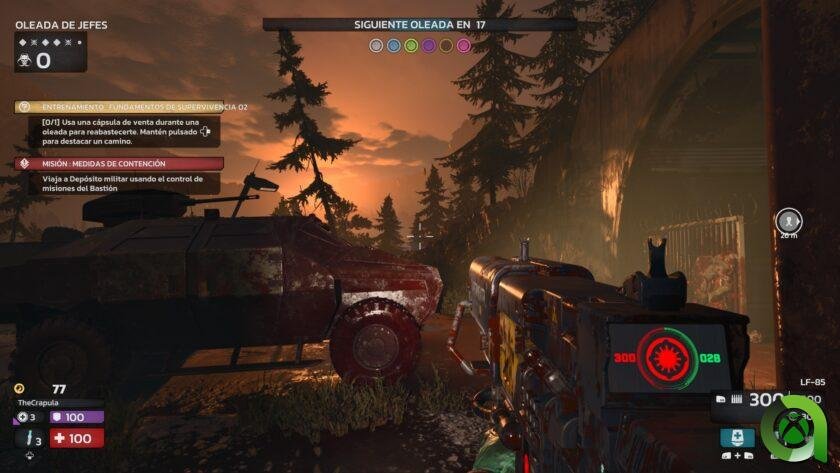Select the green wave indicator circle
840x473 pixels.
[x=411, y=45]
